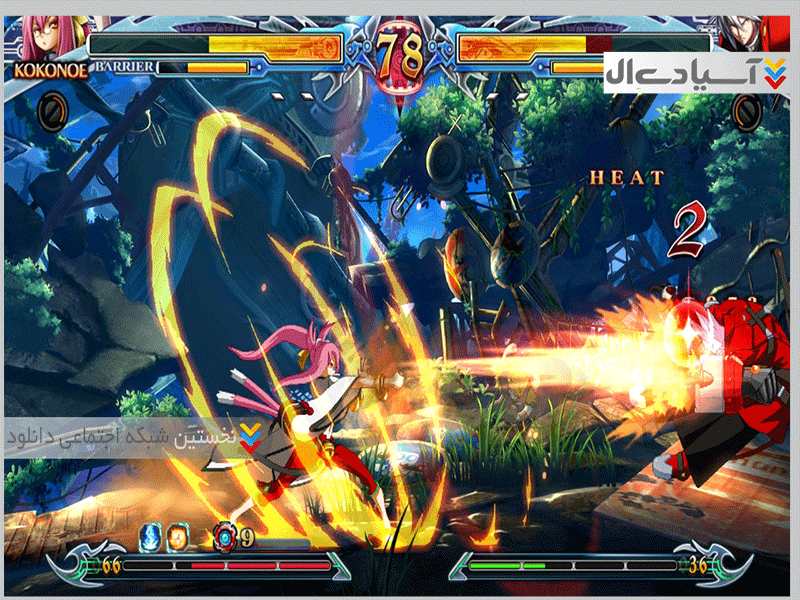Screen dimensions: 800x600
Task: Select the orange fire element icon
Action: coord(177,536)
